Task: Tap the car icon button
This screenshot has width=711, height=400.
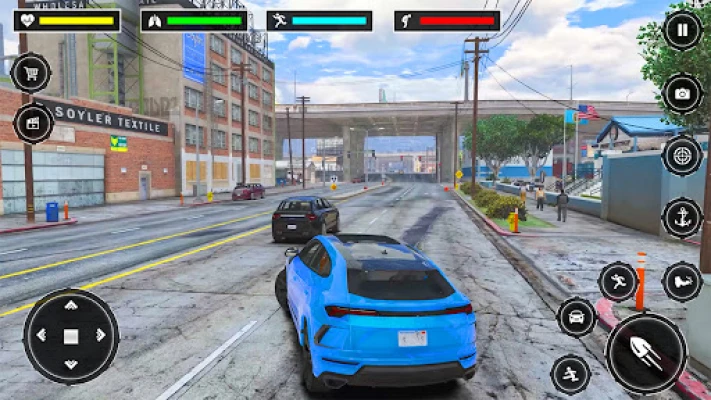Action: [x=576, y=318]
